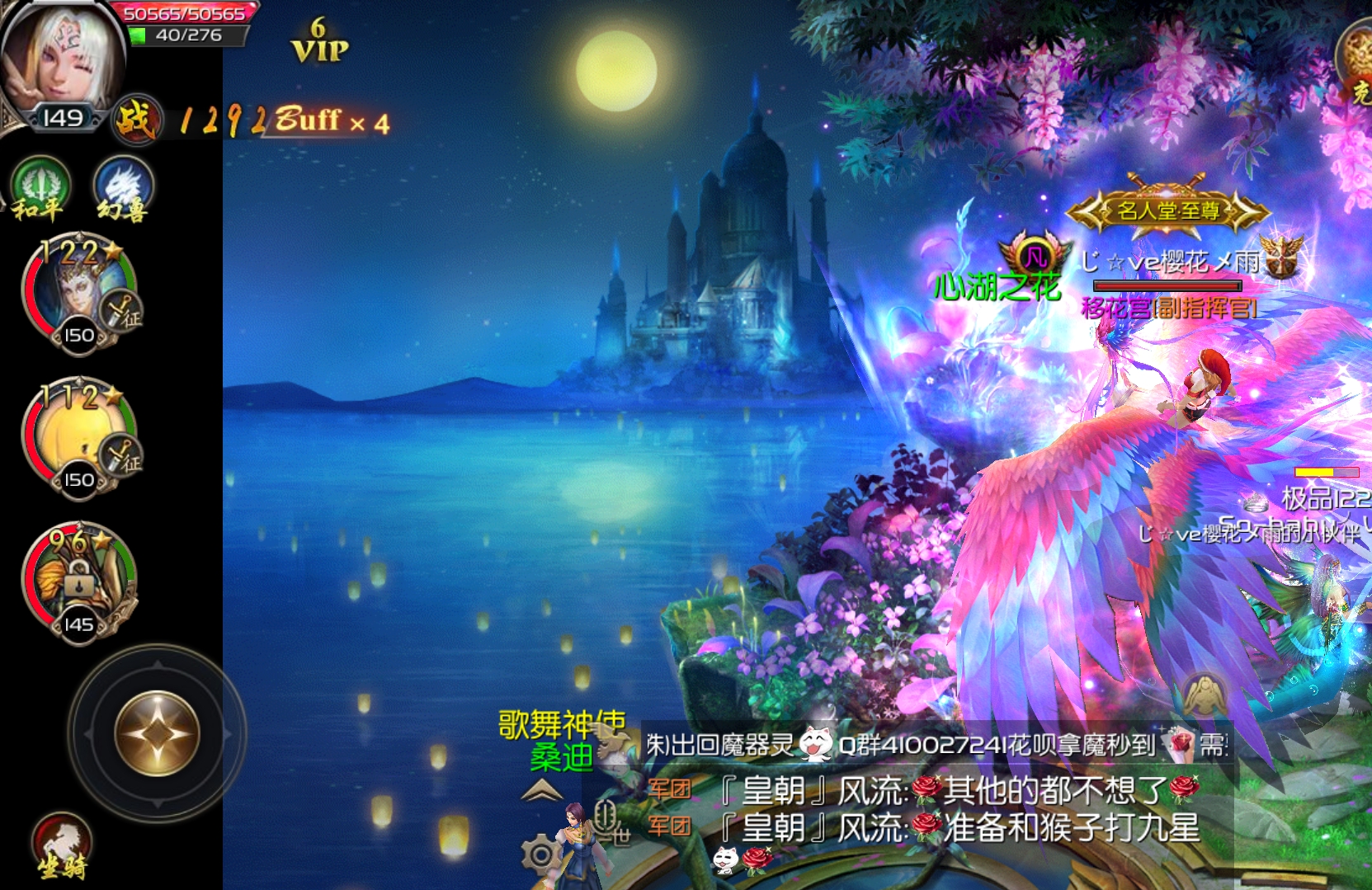Tap the golden virtual joystick center

point(157,733)
